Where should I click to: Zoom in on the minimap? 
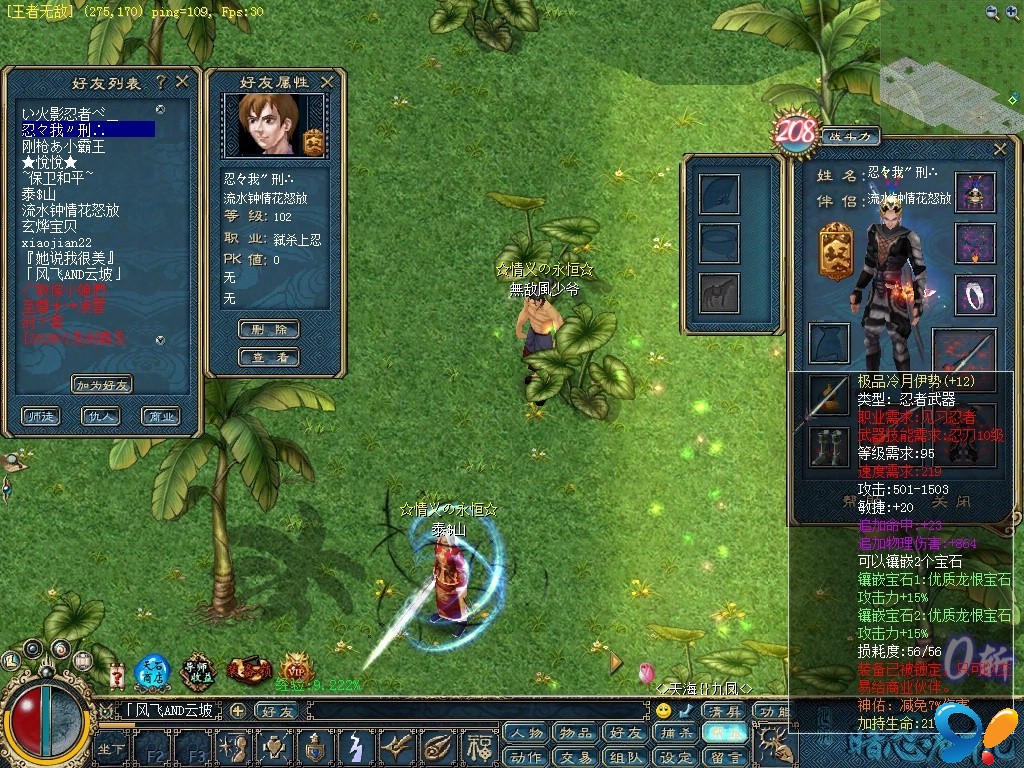click(x=991, y=12)
